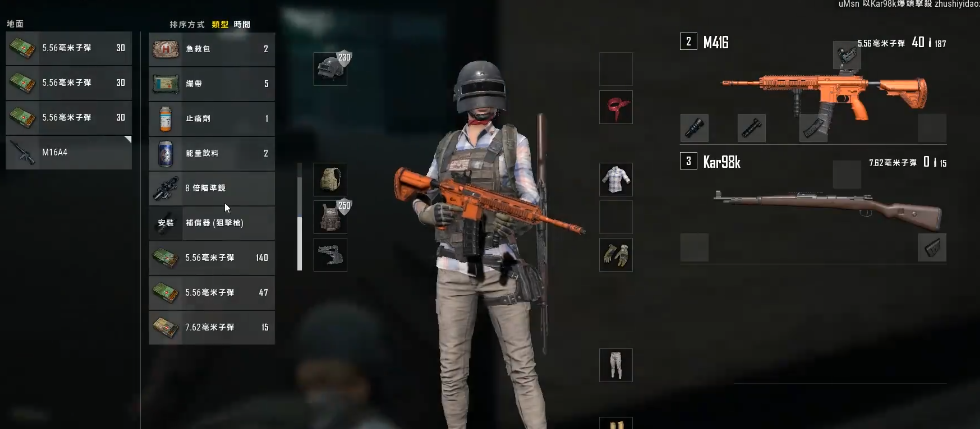The width and height of the screenshot is (980, 429).
Task: Select the 5.56mm ammo stack of 140
Action: pyautogui.click(x=211, y=258)
